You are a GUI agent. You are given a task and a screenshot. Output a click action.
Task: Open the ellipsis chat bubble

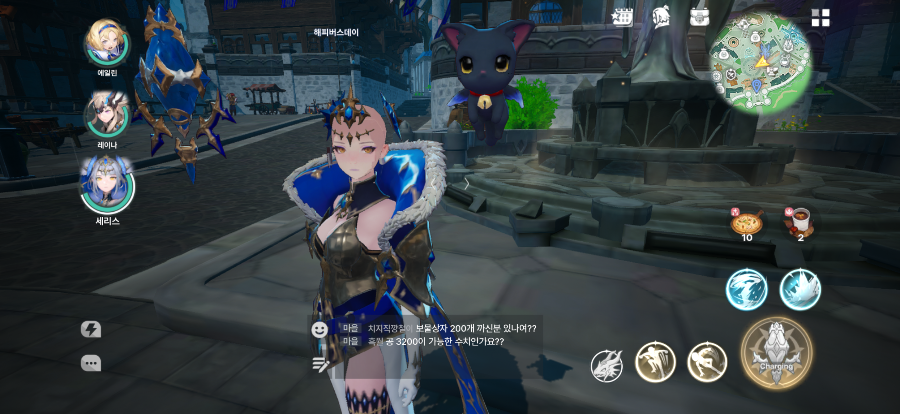(91, 363)
